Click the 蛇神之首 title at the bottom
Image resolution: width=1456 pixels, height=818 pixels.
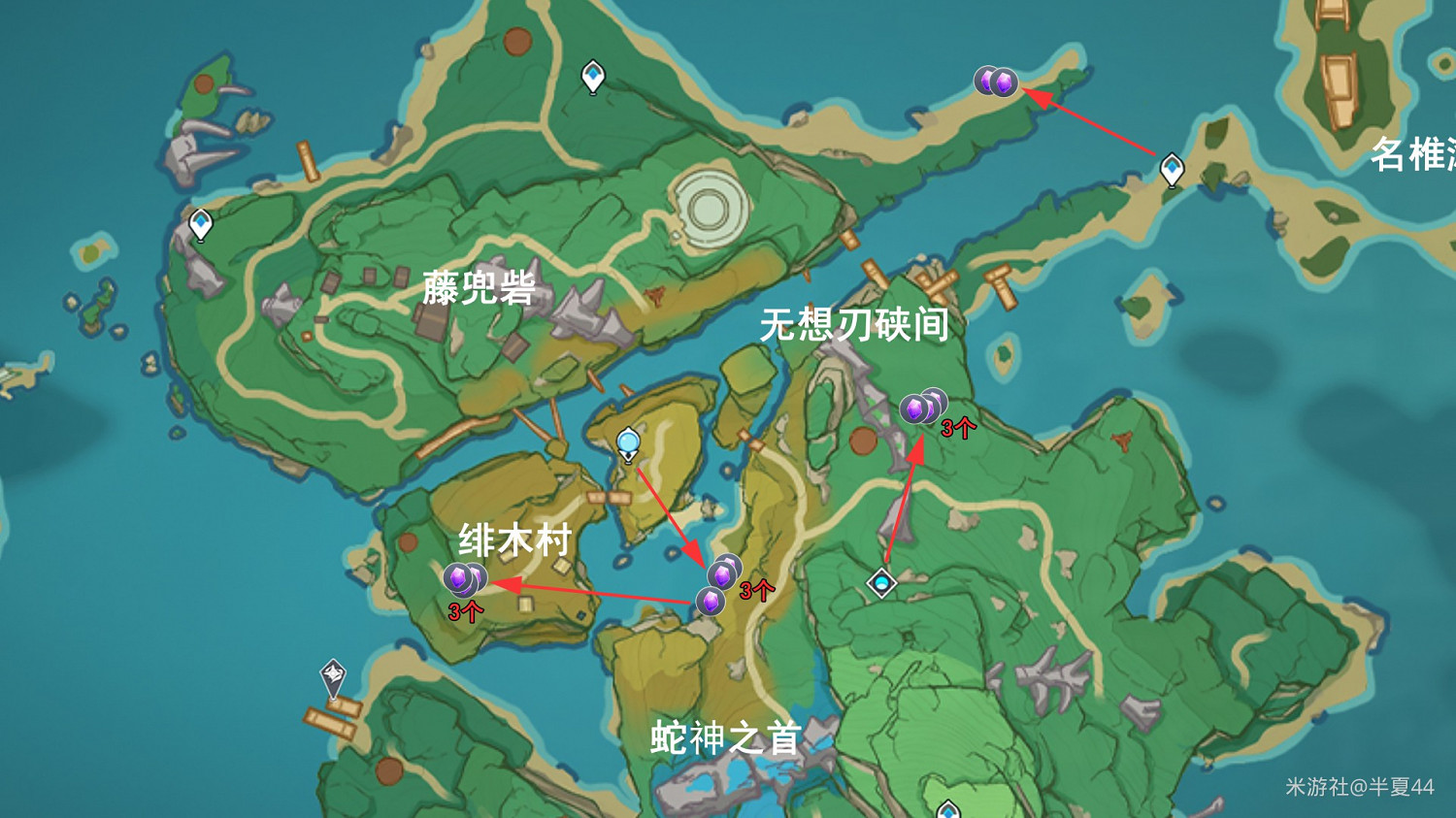pyautogui.click(x=725, y=739)
